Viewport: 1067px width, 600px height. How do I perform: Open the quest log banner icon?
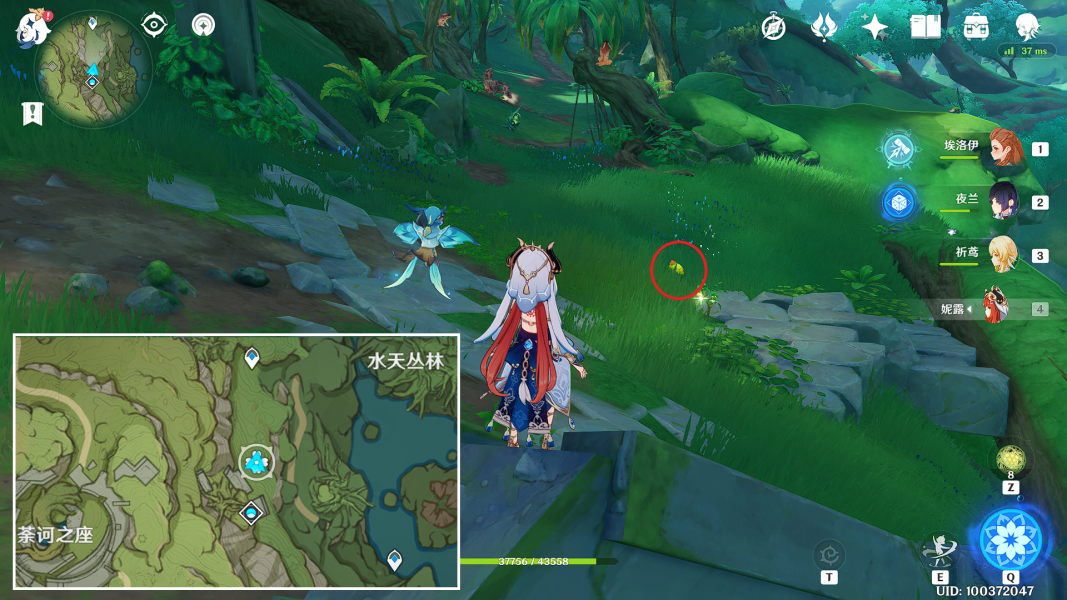pyautogui.click(x=32, y=113)
